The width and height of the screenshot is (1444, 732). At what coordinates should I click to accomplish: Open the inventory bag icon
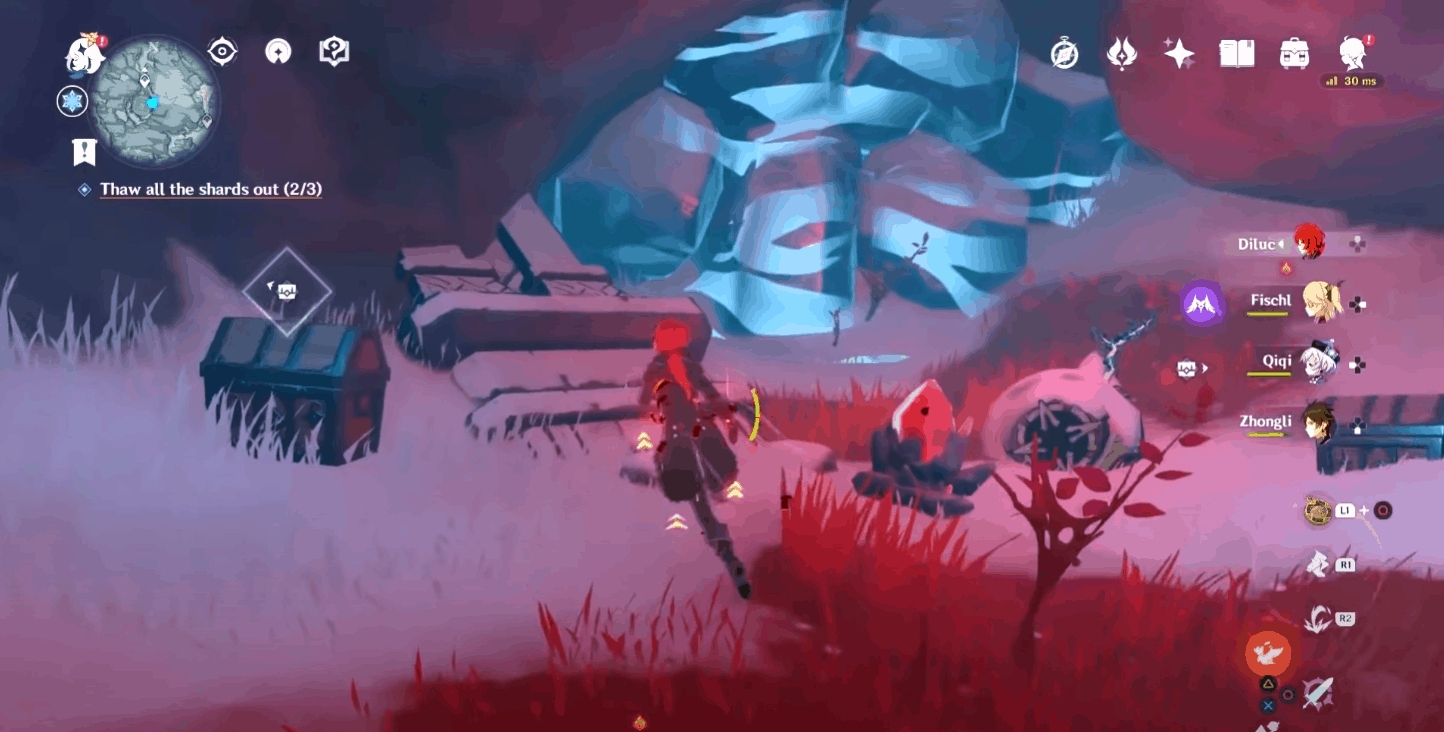(1295, 55)
